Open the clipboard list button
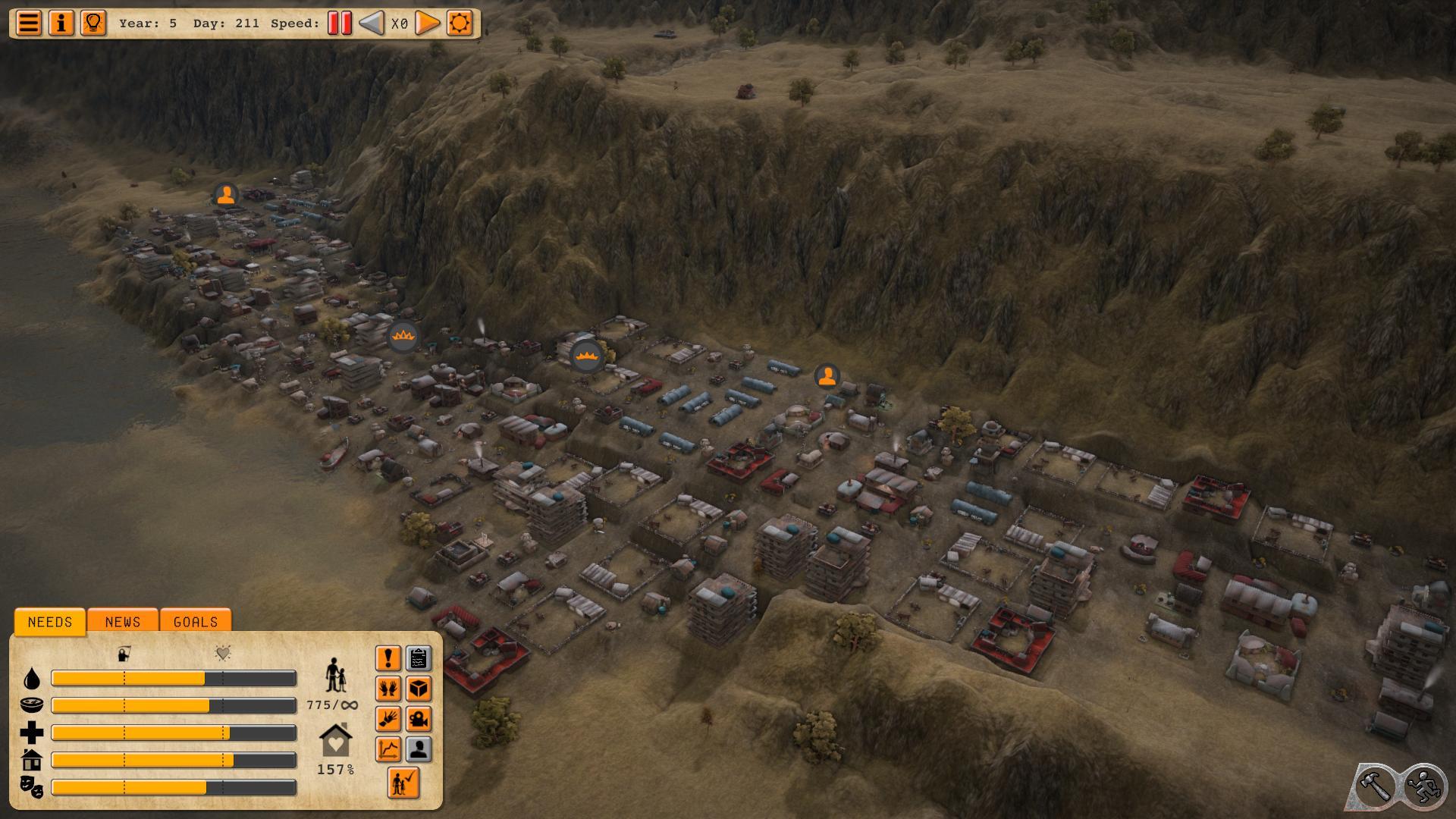This screenshot has height=819, width=1456. [419, 658]
